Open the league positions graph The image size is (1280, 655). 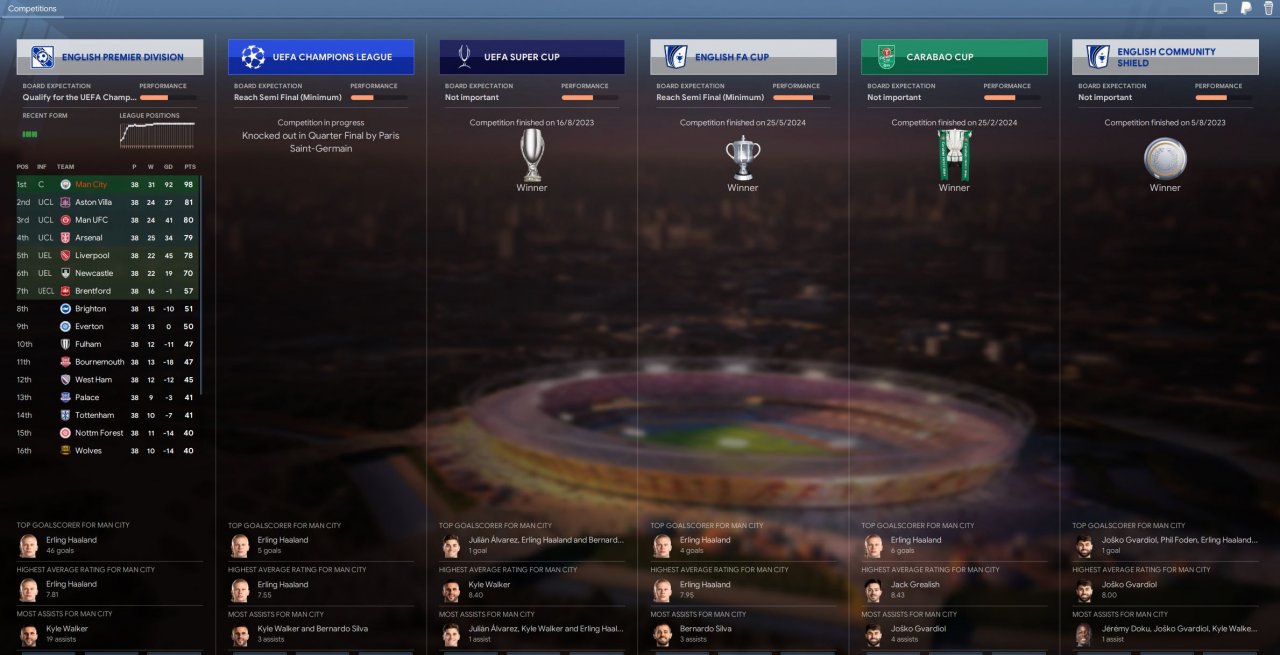click(157, 135)
